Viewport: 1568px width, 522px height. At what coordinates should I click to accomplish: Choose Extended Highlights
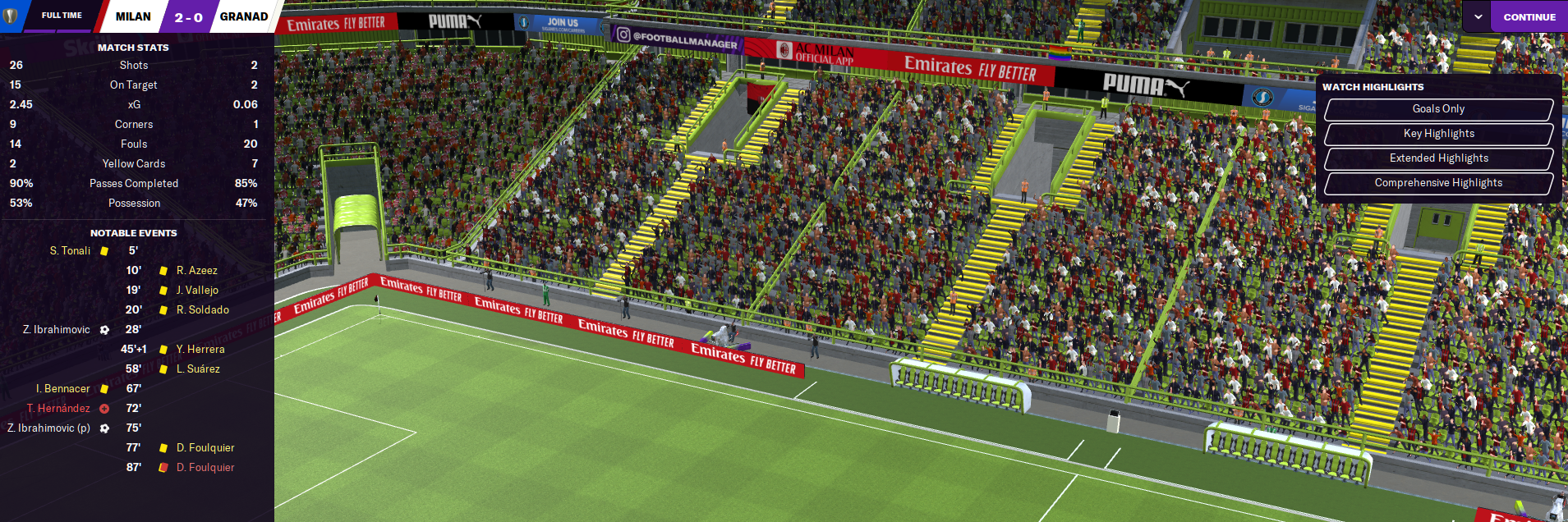(x=1438, y=158)
